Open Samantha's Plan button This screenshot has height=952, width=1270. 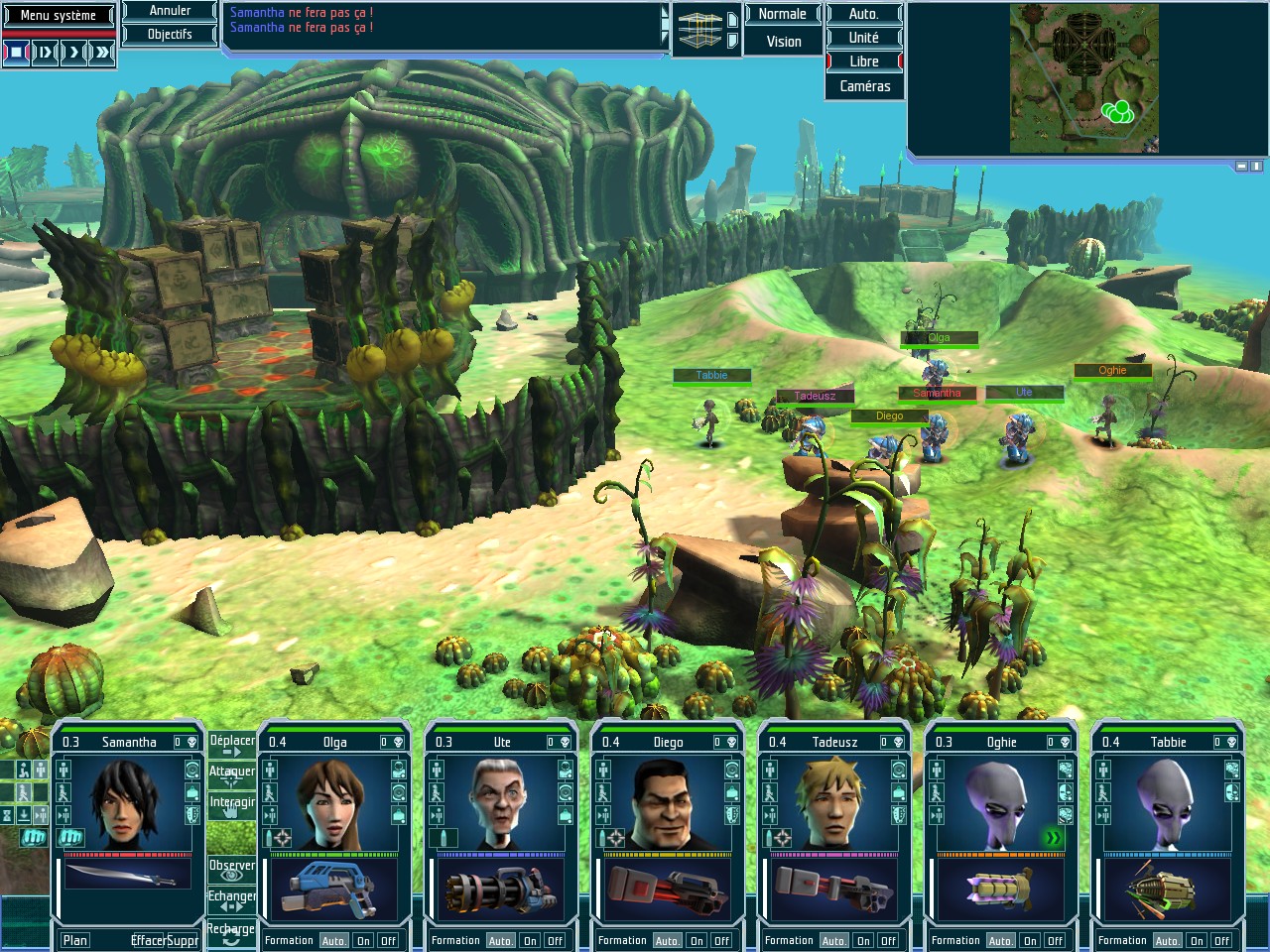75,940
